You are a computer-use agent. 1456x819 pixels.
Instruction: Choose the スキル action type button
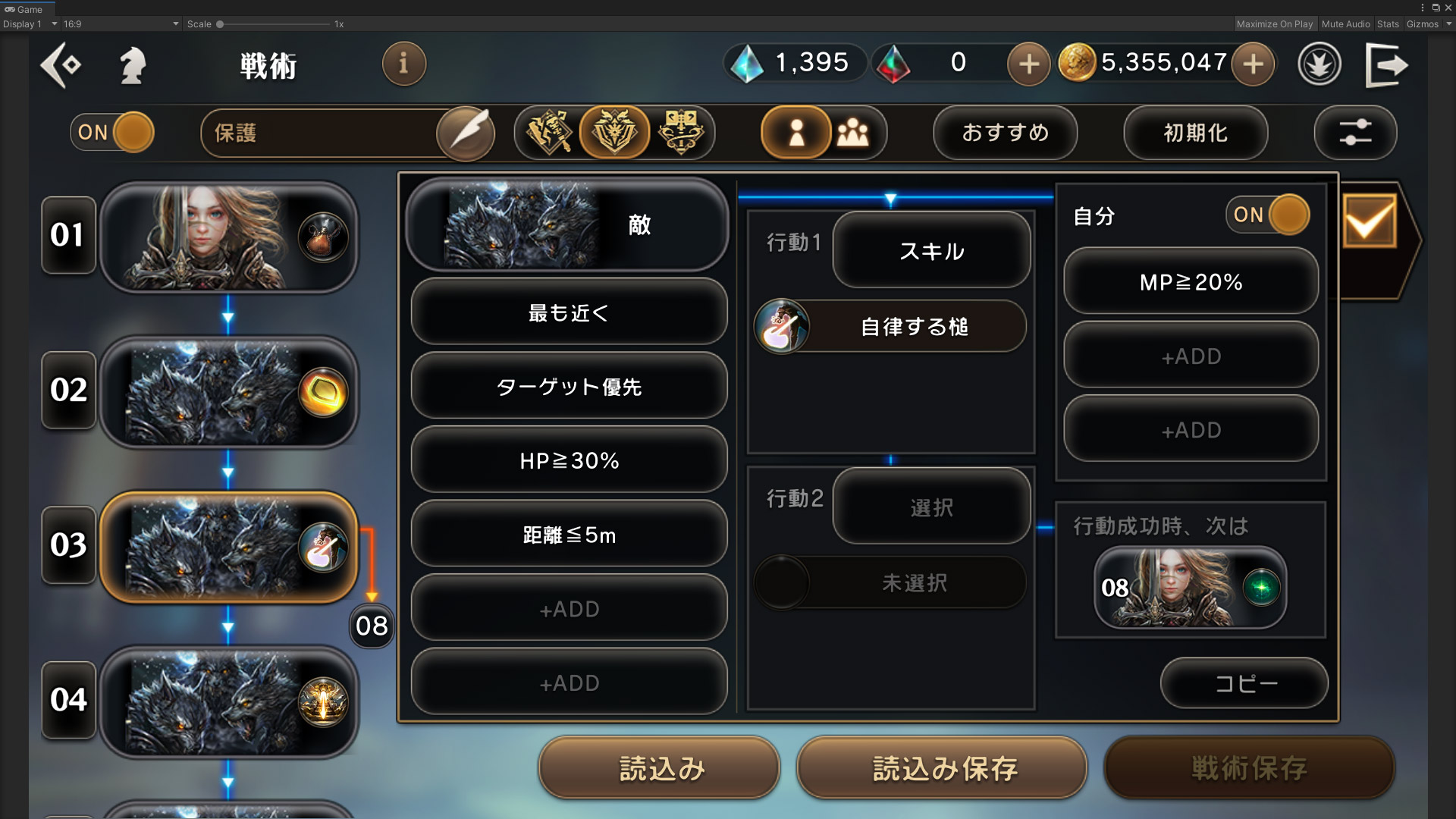(931, 250)
